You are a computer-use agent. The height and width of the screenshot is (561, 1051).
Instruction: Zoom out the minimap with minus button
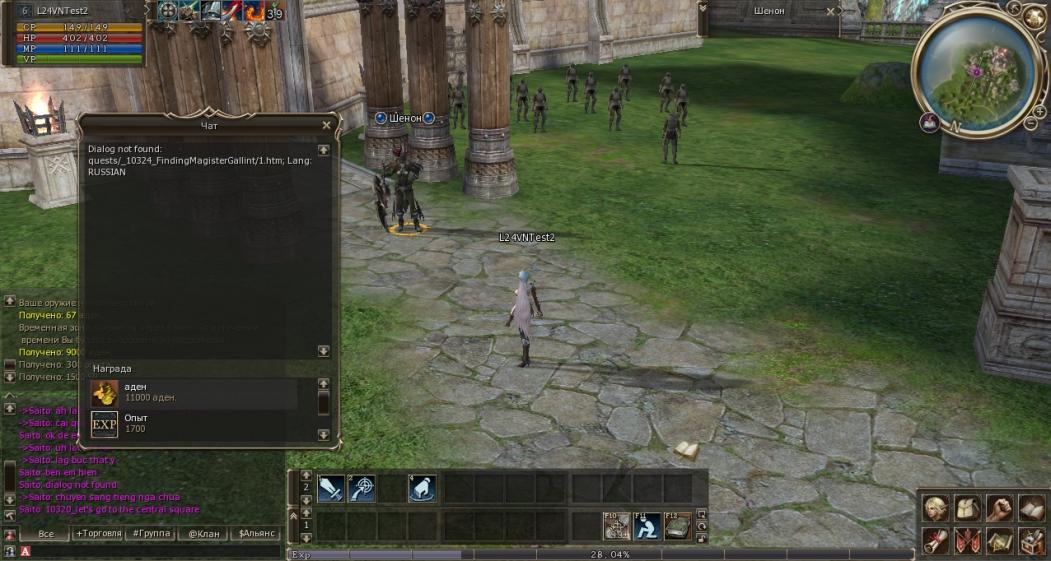pos(1030,124)
